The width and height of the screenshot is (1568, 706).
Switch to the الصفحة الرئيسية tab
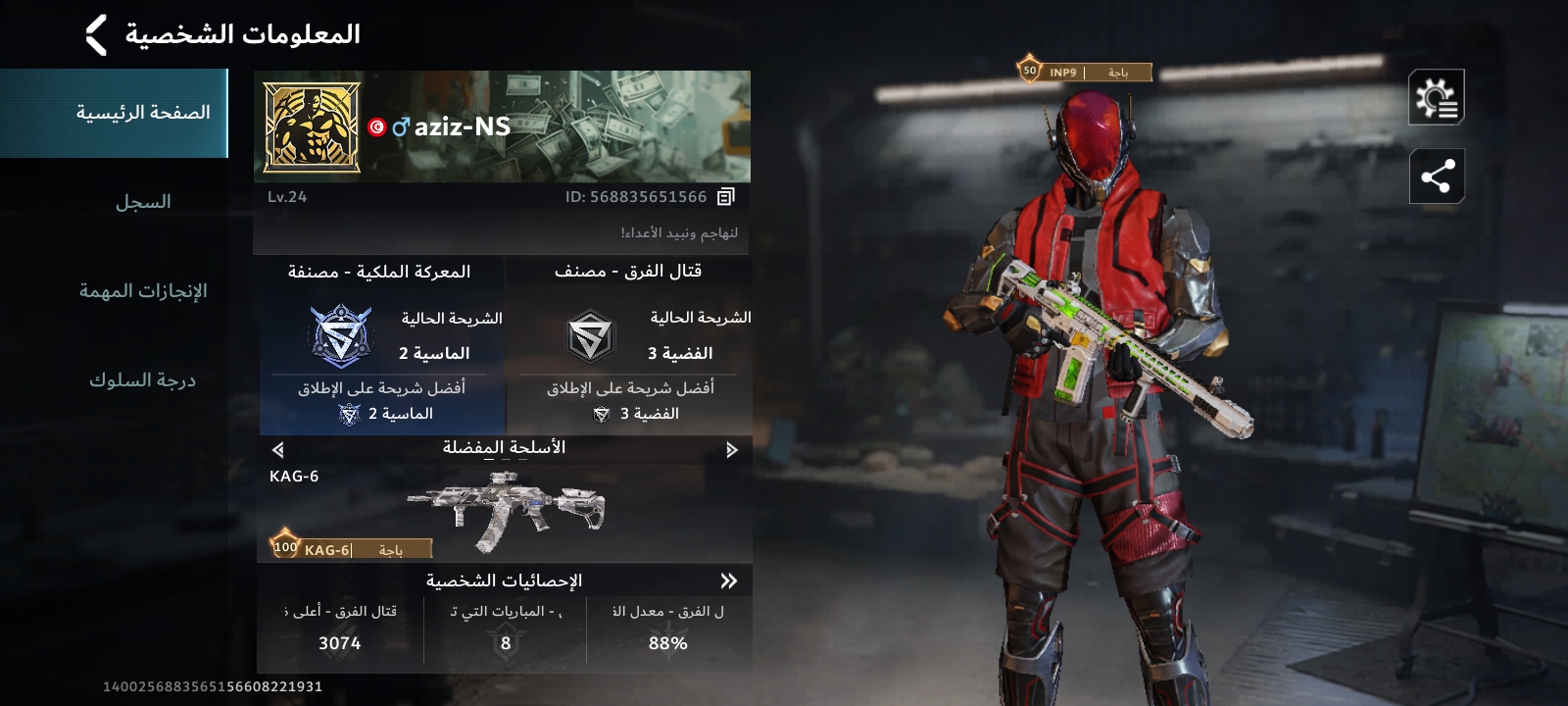(143, 113)
